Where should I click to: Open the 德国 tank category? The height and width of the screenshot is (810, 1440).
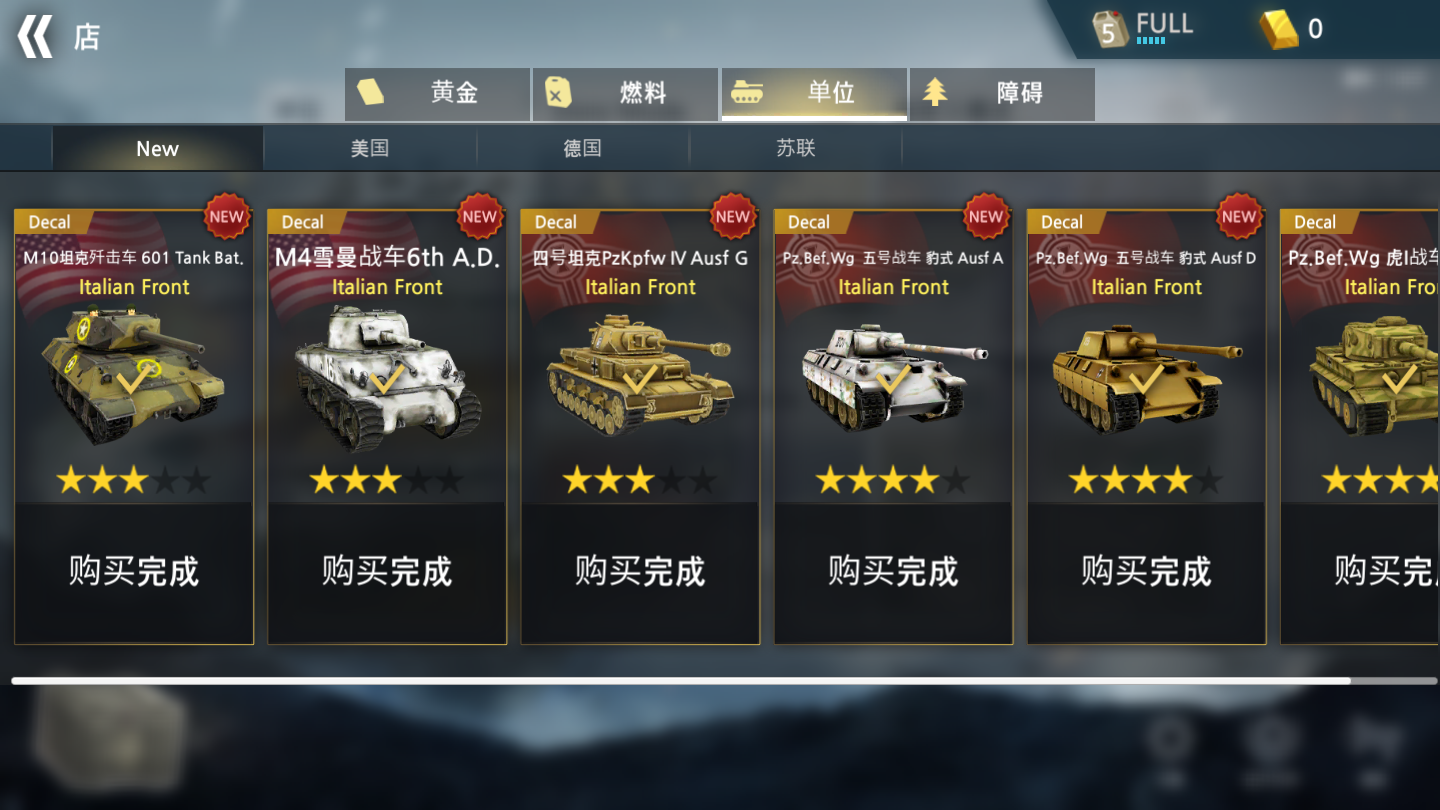coord(583,147)
